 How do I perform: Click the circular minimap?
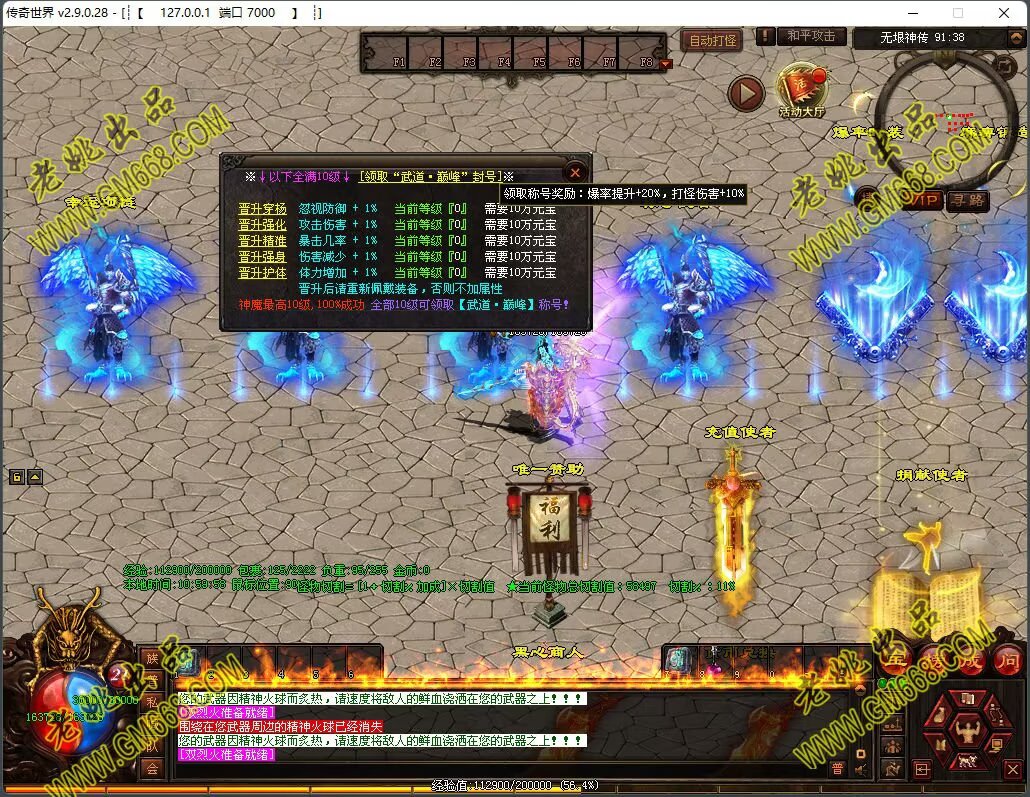945,120
